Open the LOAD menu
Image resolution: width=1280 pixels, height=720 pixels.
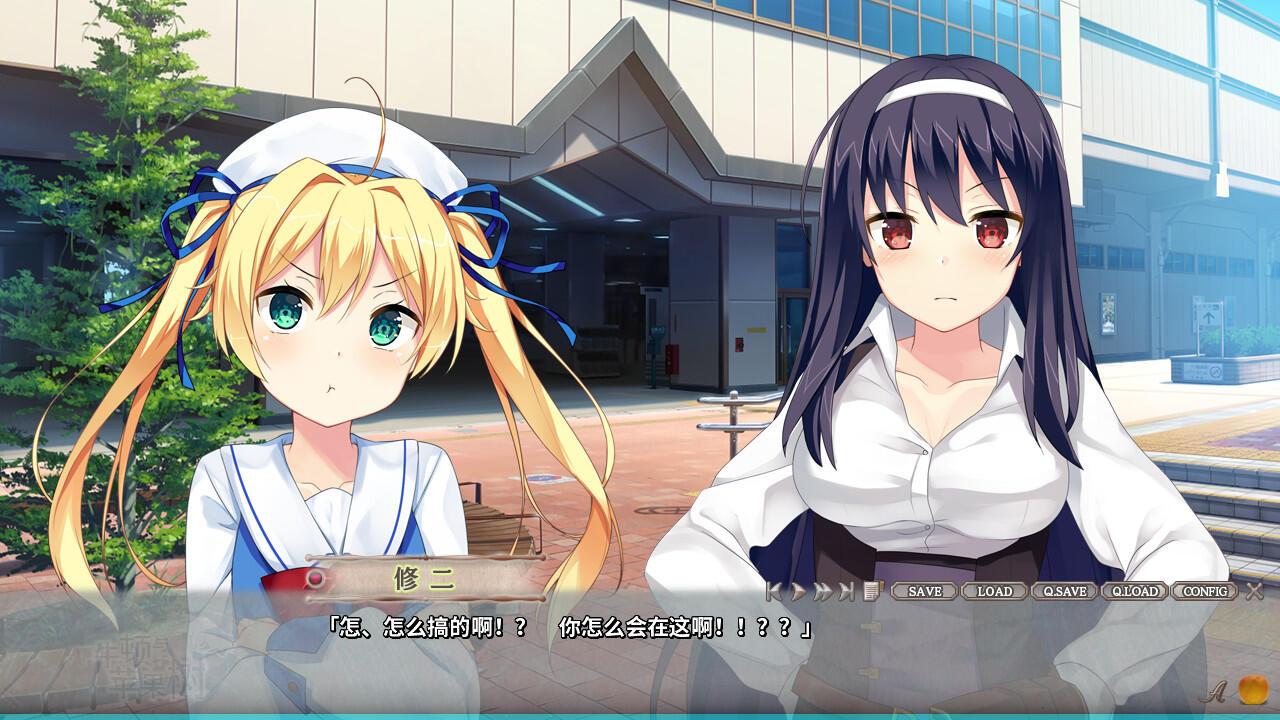point(994,591)
